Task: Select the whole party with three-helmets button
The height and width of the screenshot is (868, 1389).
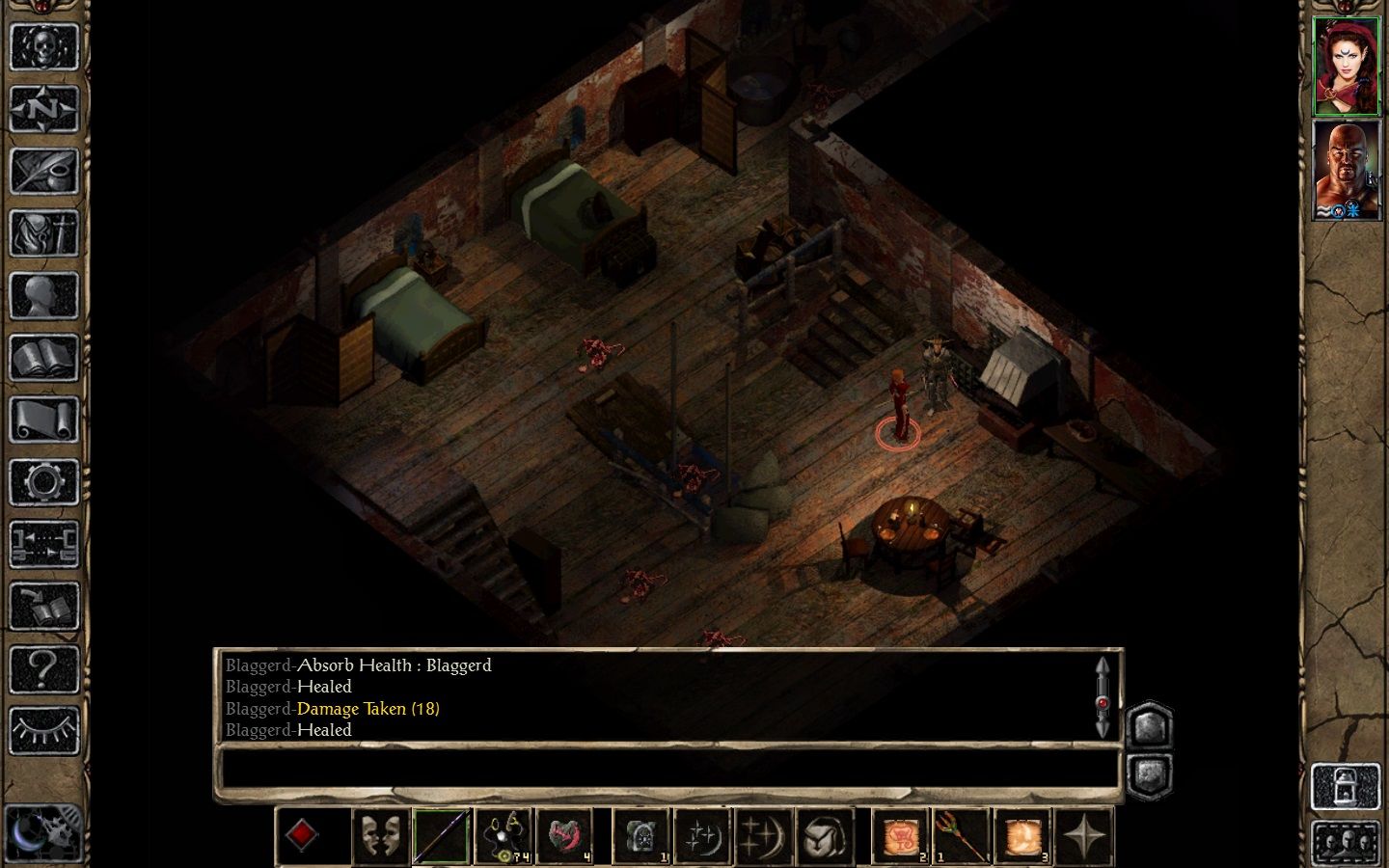Action: 1345,843
